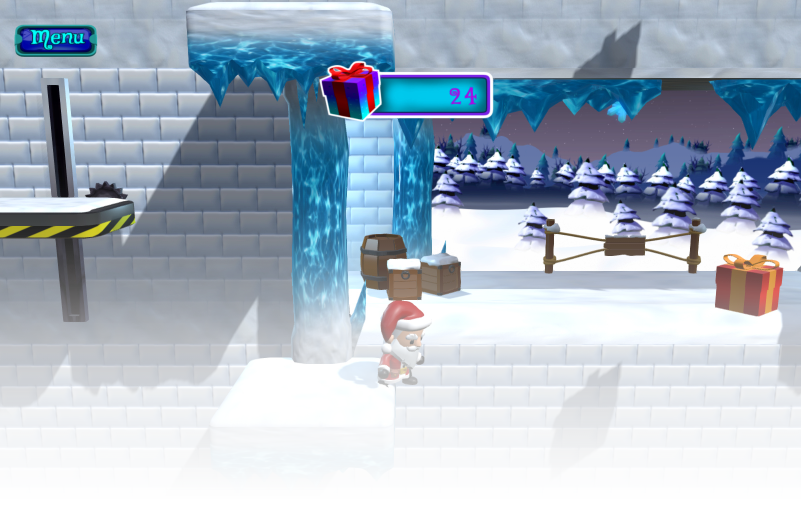Open the Menu button
The height and width of the screenshot is (509, 801).
(56, 40)
